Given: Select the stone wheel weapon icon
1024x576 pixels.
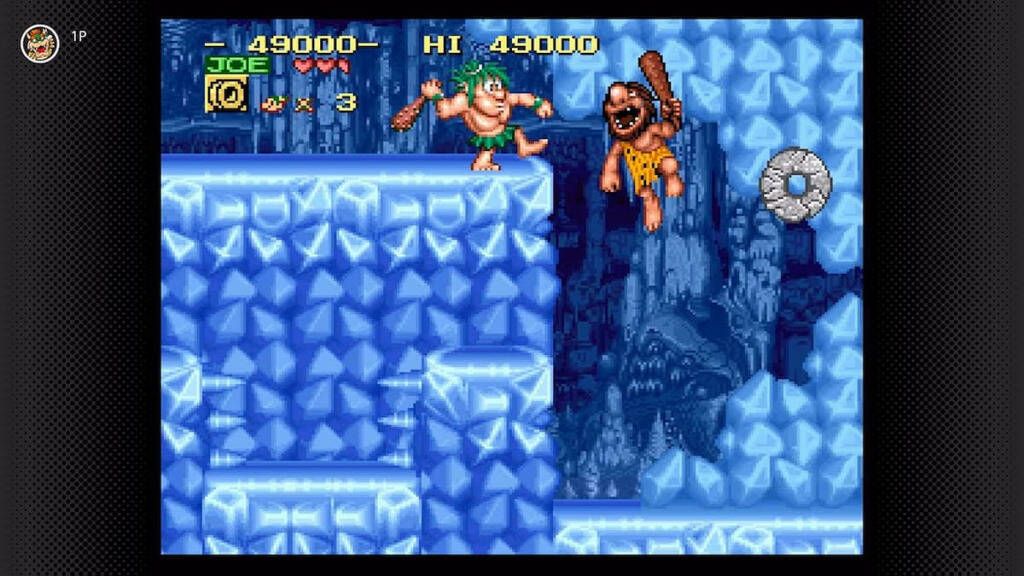Looking at the screenshot, I should [x=226, y=95].
